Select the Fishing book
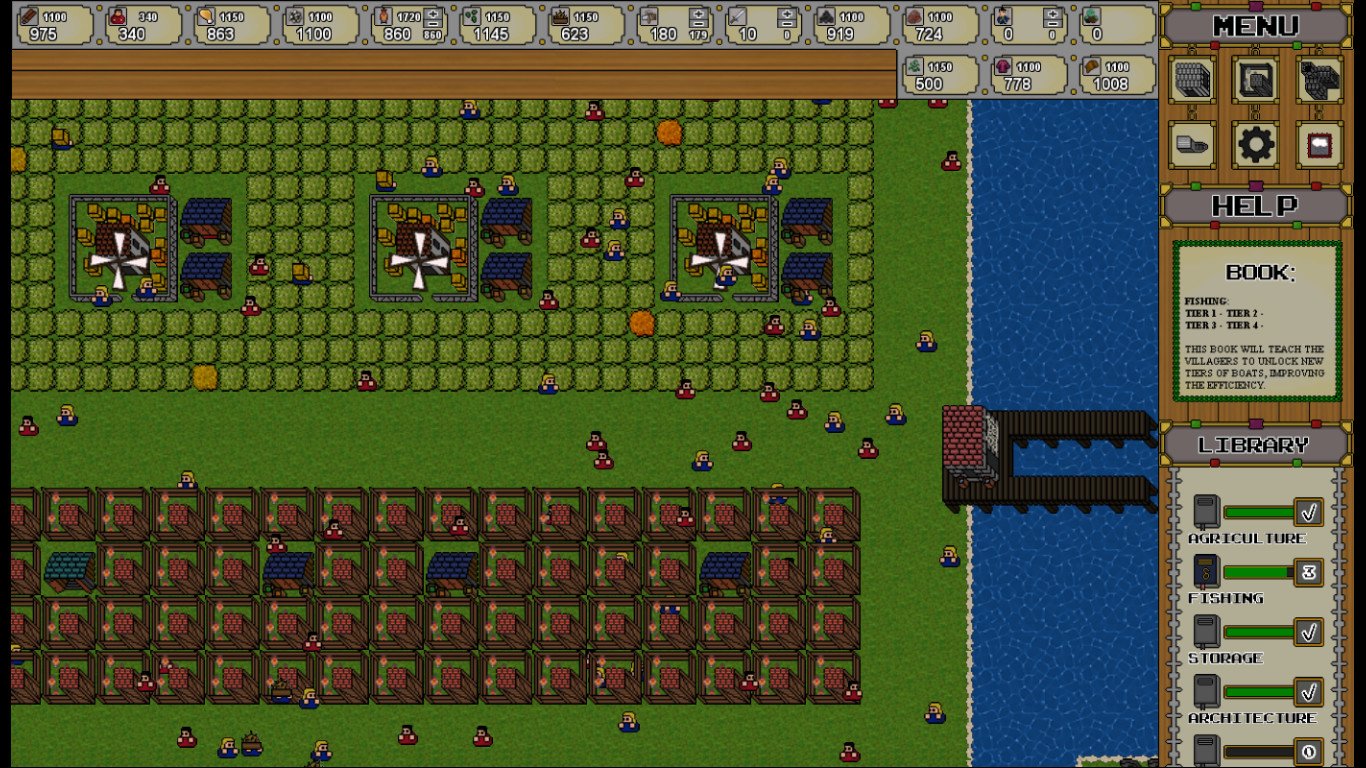The height and width of the screenshot is (768, 1366). (x=1207, y=572)
